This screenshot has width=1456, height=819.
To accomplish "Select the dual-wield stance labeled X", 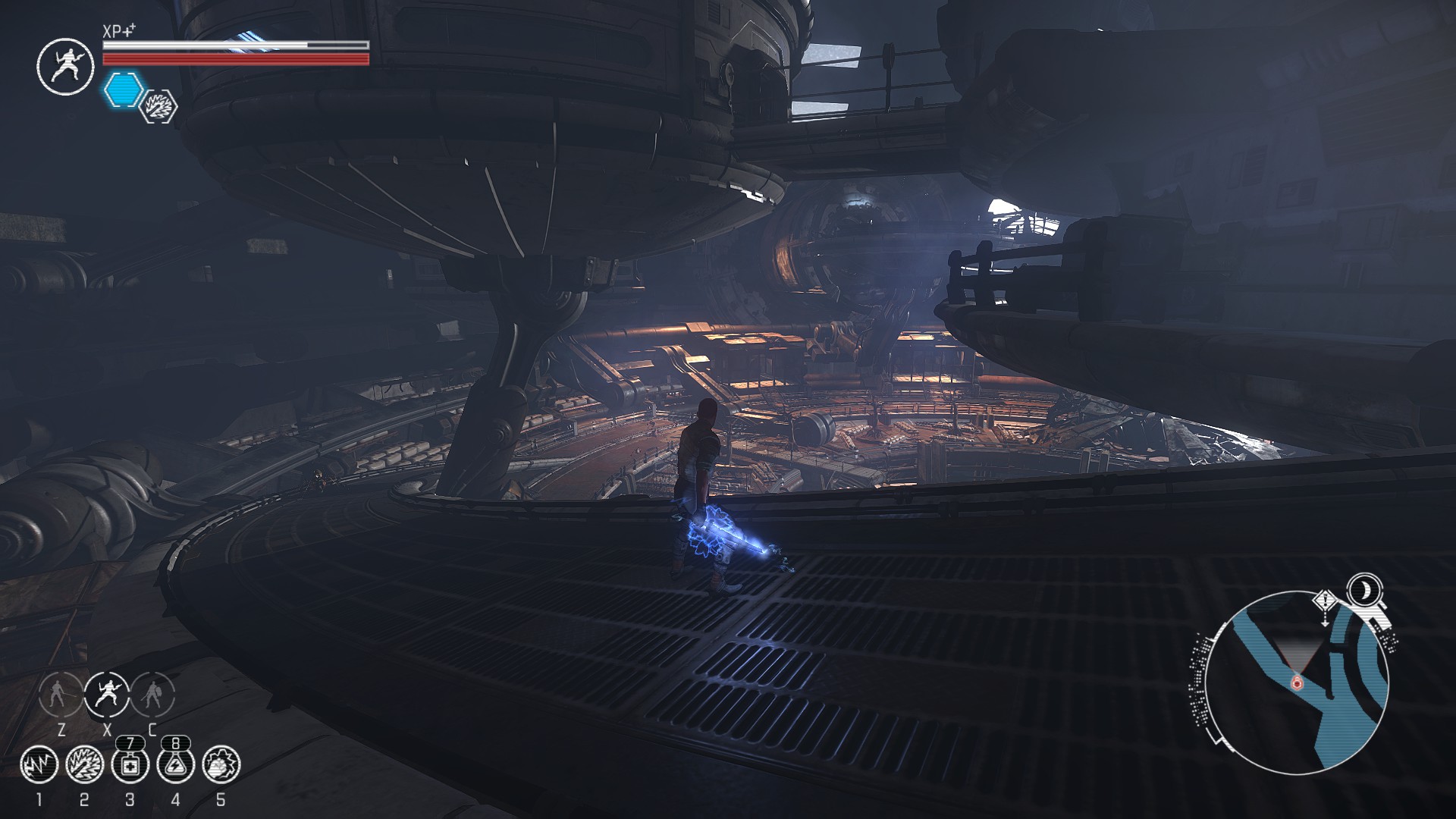I will tap(107, 694).
